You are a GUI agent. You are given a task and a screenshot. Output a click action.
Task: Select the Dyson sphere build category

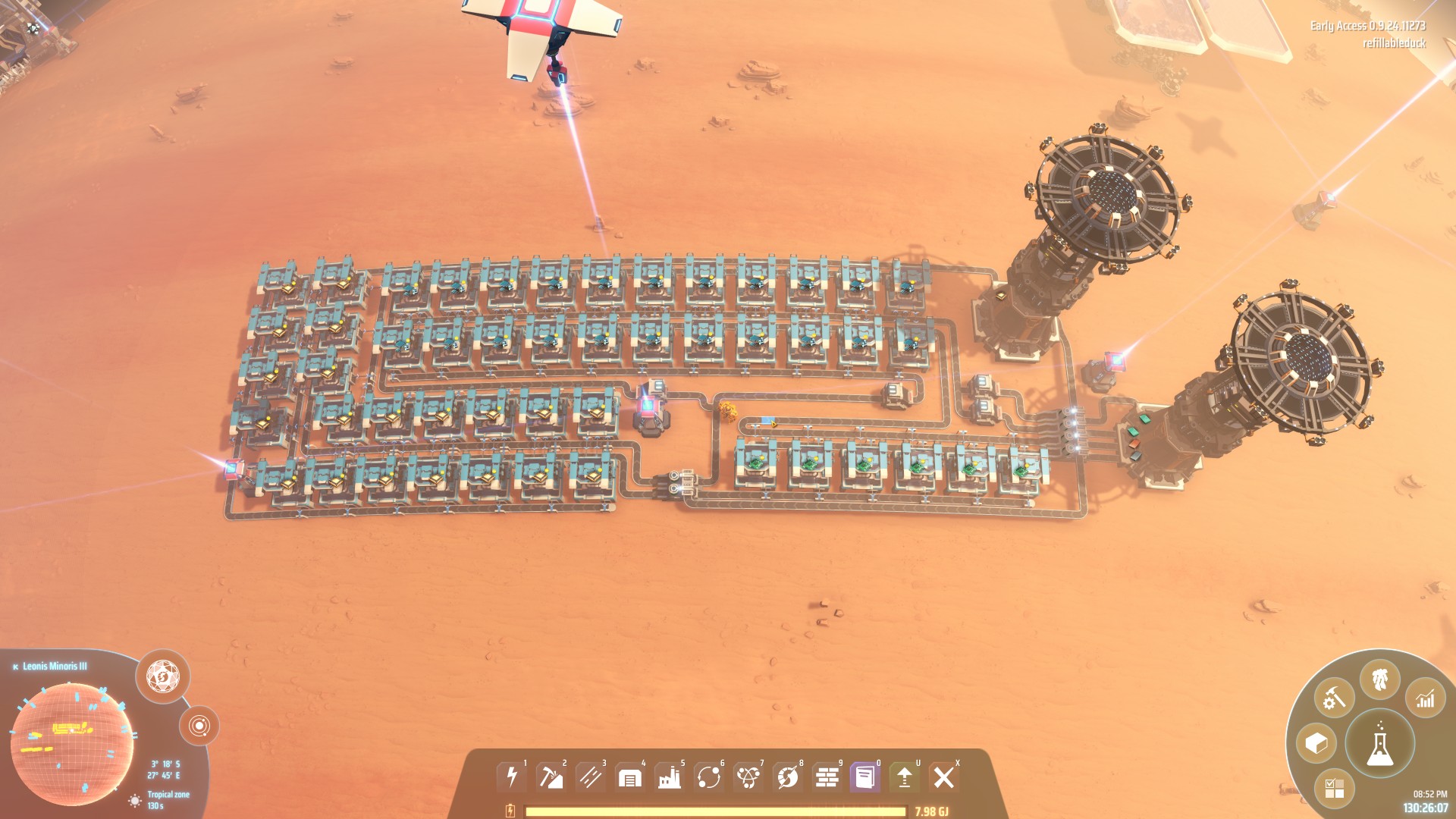[x=787, y=777]
